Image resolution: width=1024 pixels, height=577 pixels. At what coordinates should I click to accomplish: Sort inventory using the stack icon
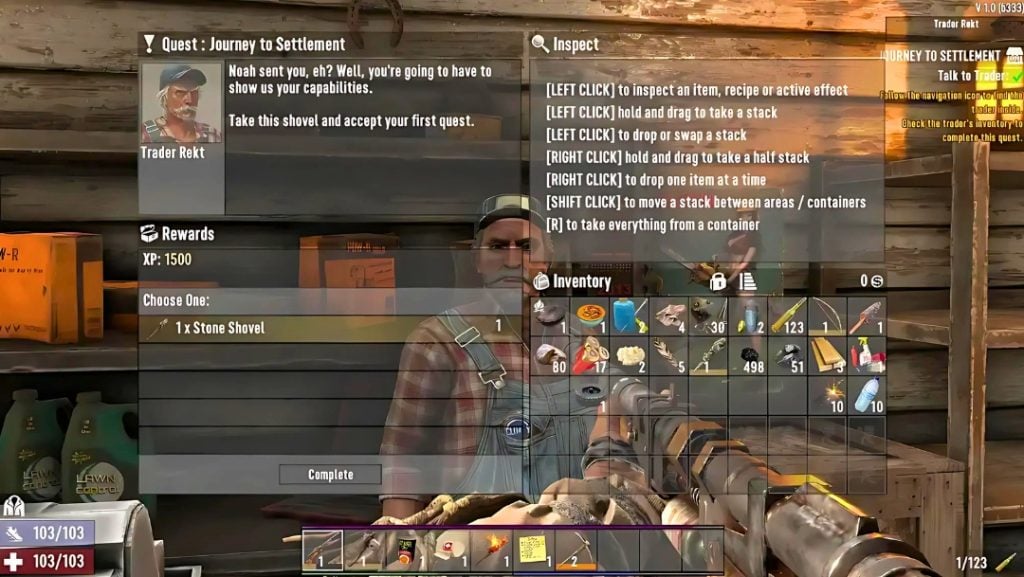[x=746, y=282]
